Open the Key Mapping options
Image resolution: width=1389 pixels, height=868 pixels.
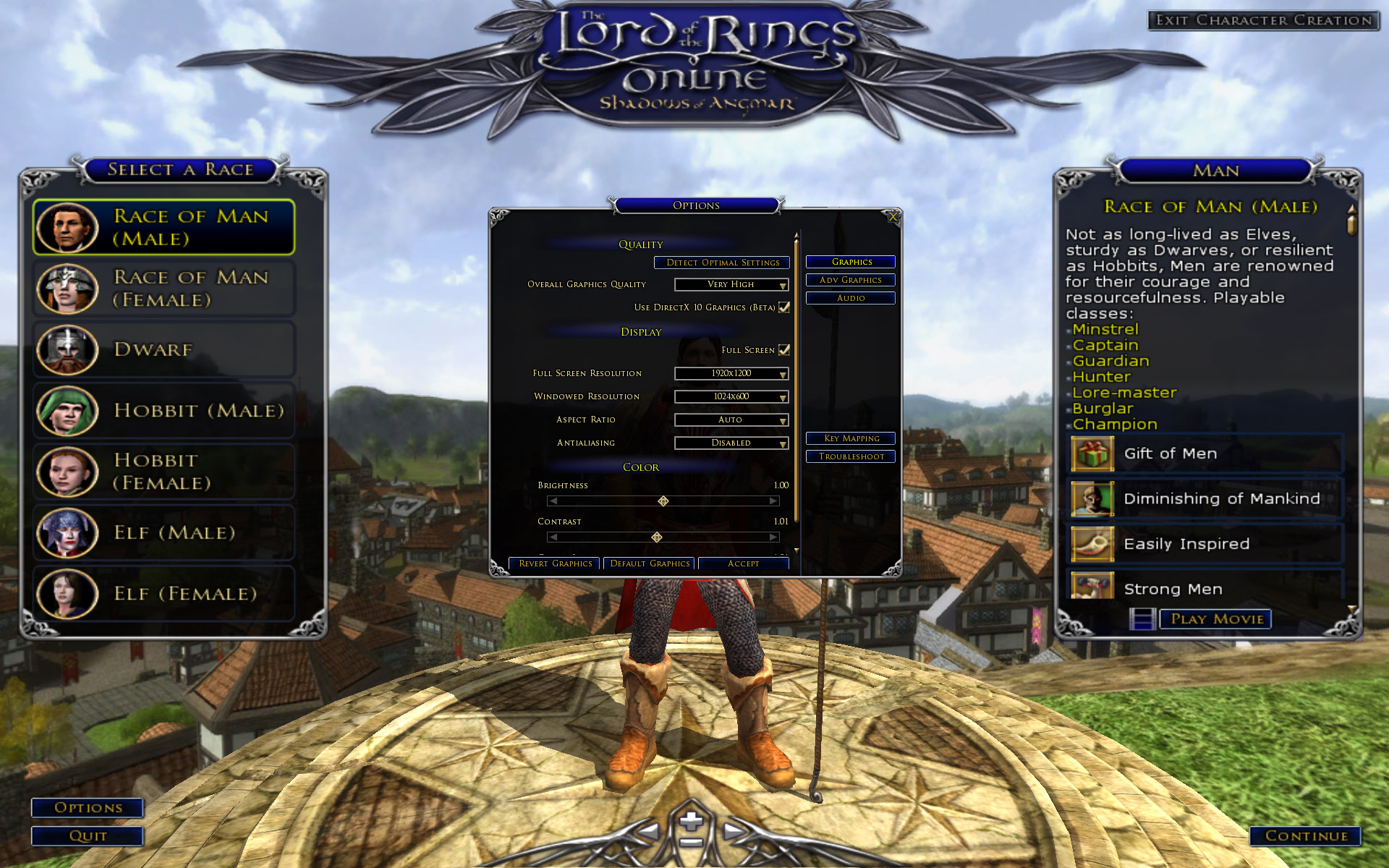point(850,438)
